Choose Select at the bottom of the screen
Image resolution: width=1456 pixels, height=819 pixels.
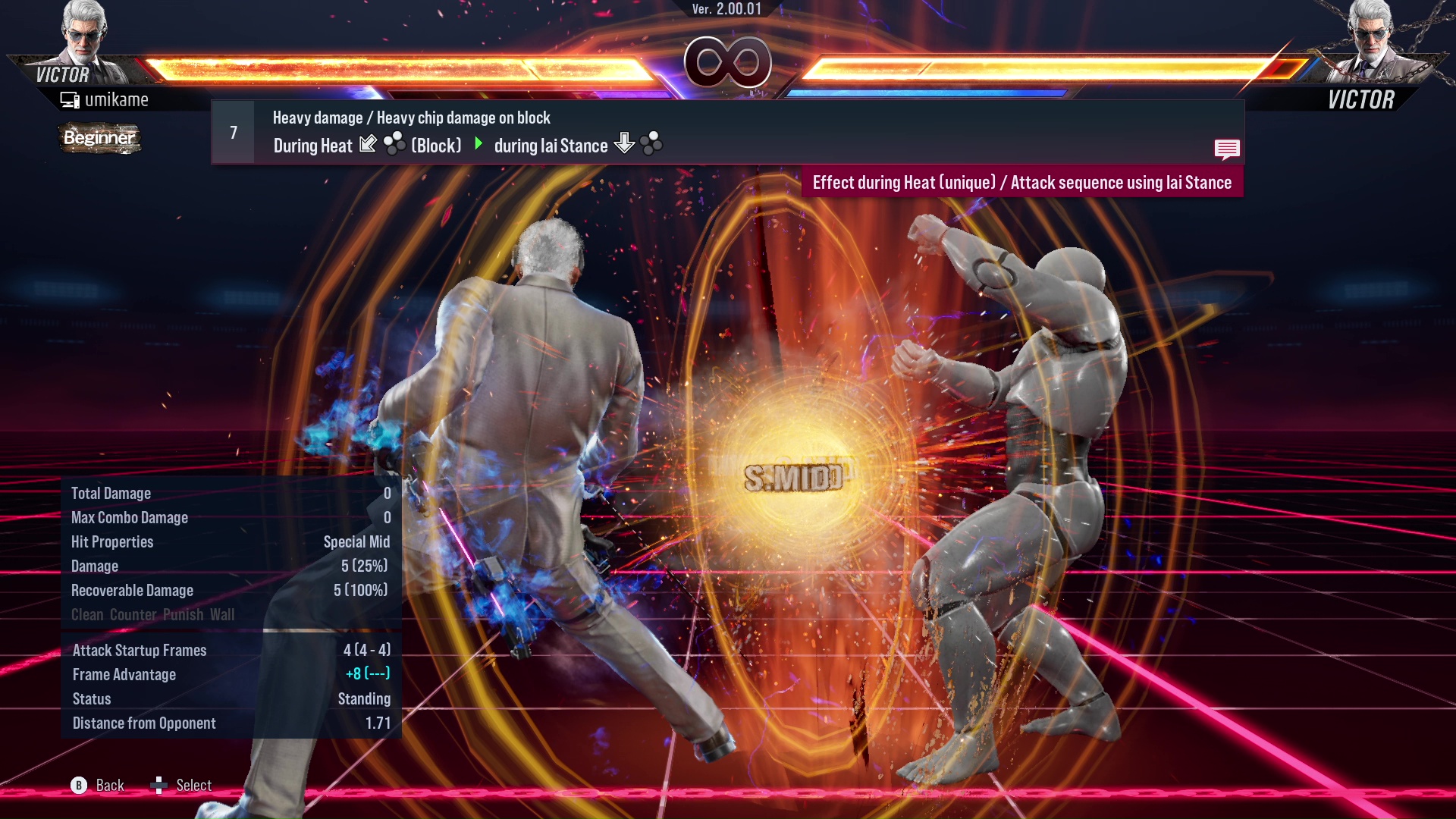click(193, 785)
